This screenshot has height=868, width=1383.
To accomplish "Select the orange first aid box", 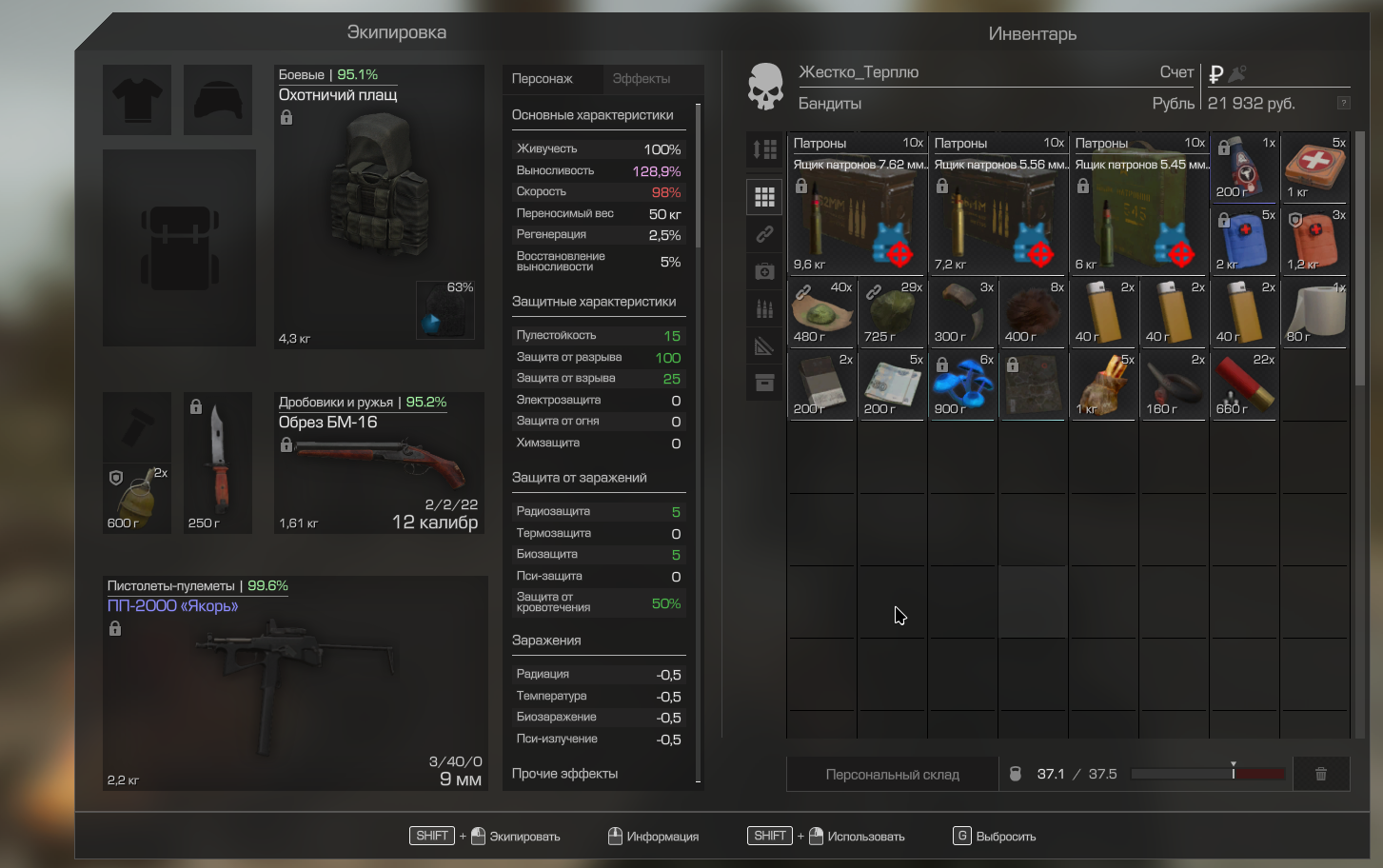I will coord(1314,167).
